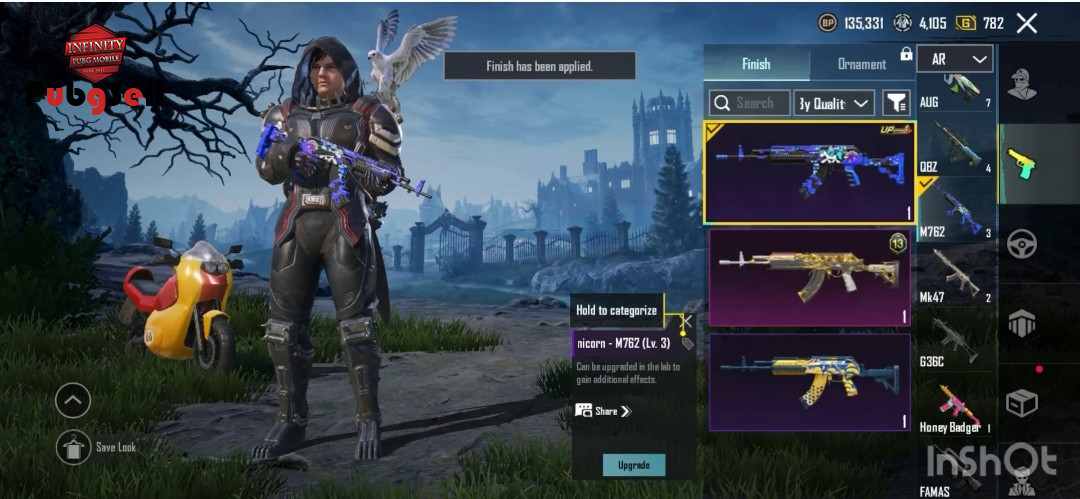Select Mk47 in the weapon list
This screenshot has height=499, width=1080.
[x=955, y=277]
